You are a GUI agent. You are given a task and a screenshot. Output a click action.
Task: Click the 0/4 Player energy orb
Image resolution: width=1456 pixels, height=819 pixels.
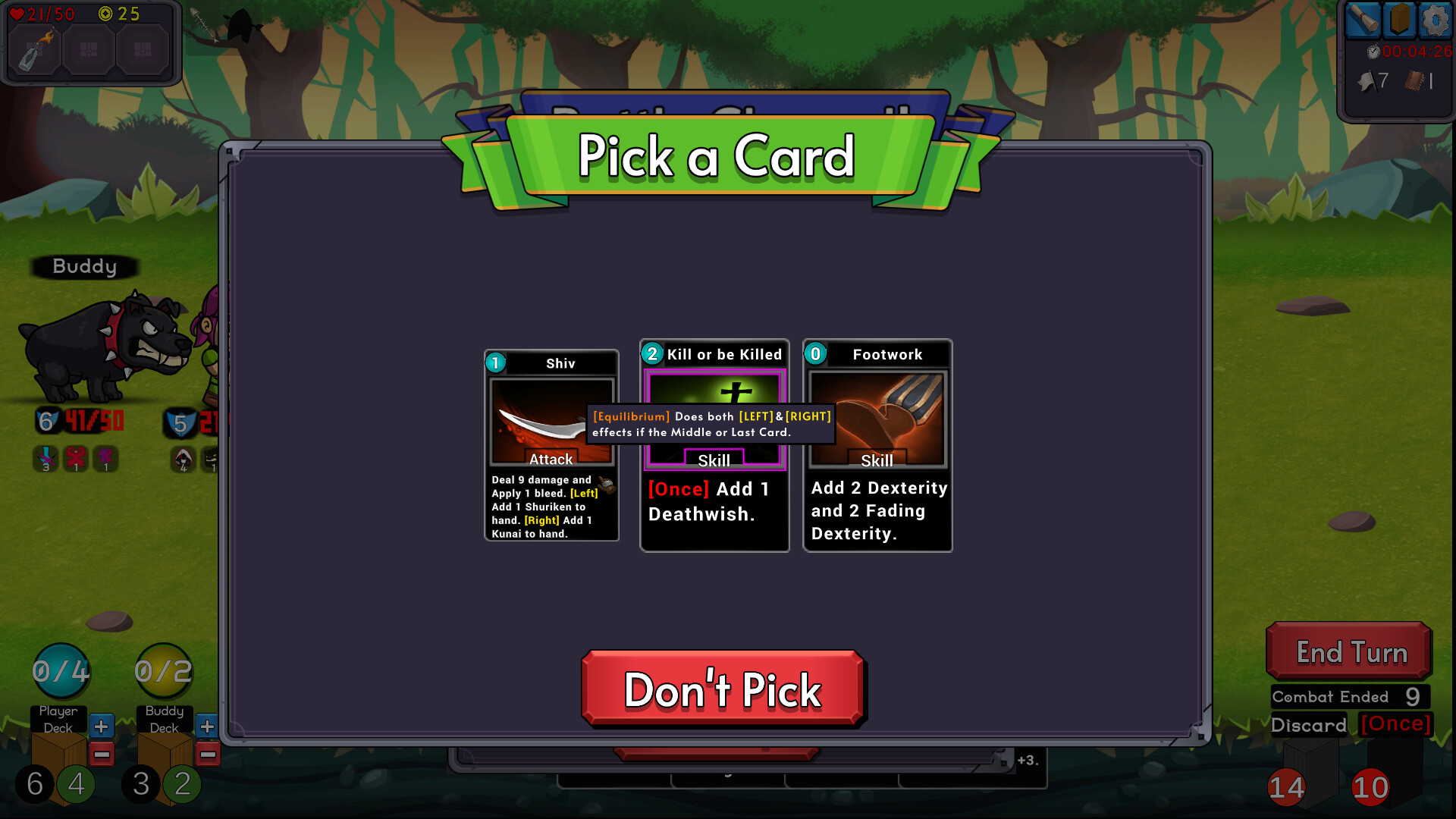point(61,670)
